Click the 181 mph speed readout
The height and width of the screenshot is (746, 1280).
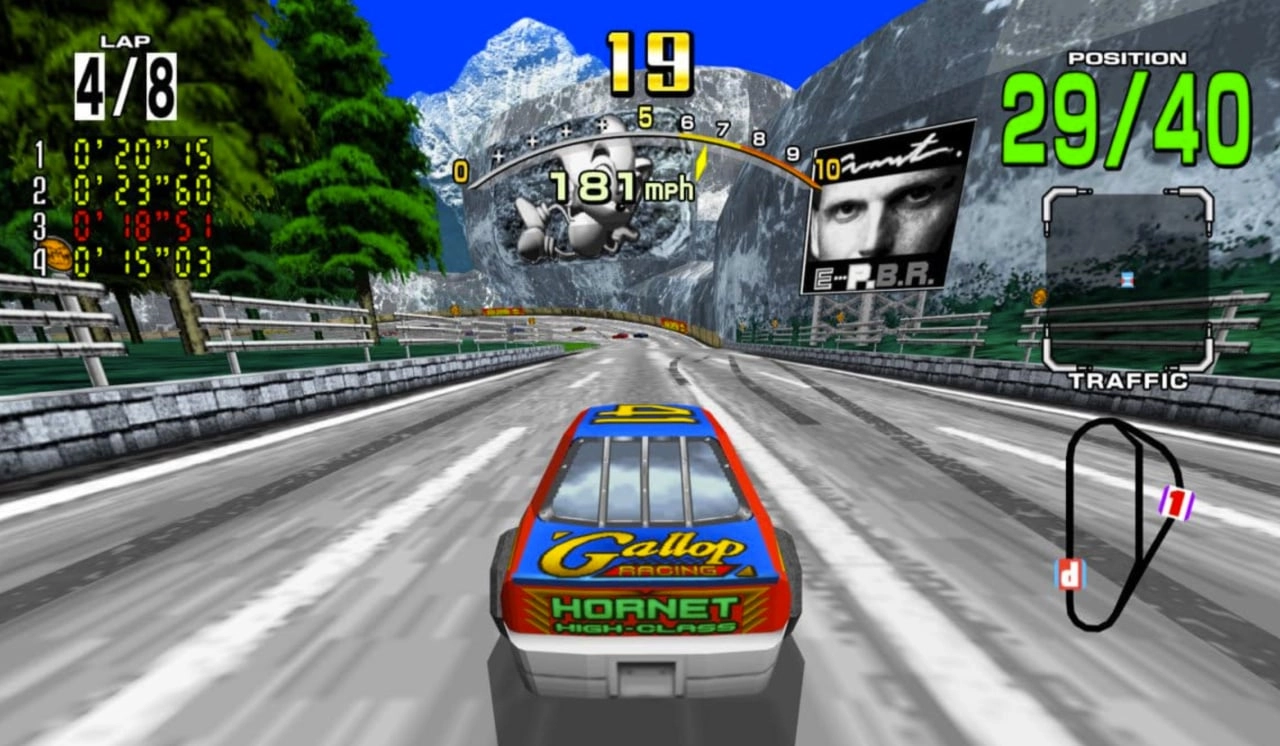click(x=620, y=185)
